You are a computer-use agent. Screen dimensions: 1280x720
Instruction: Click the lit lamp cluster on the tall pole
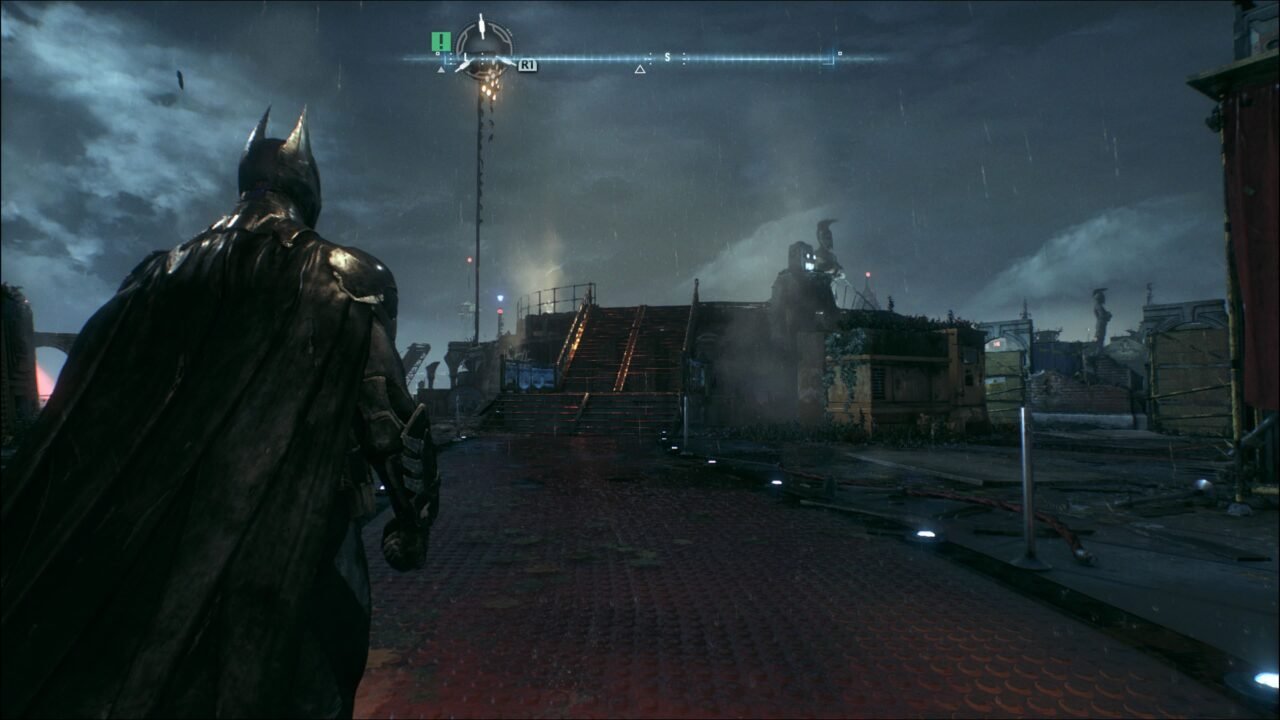489,90
